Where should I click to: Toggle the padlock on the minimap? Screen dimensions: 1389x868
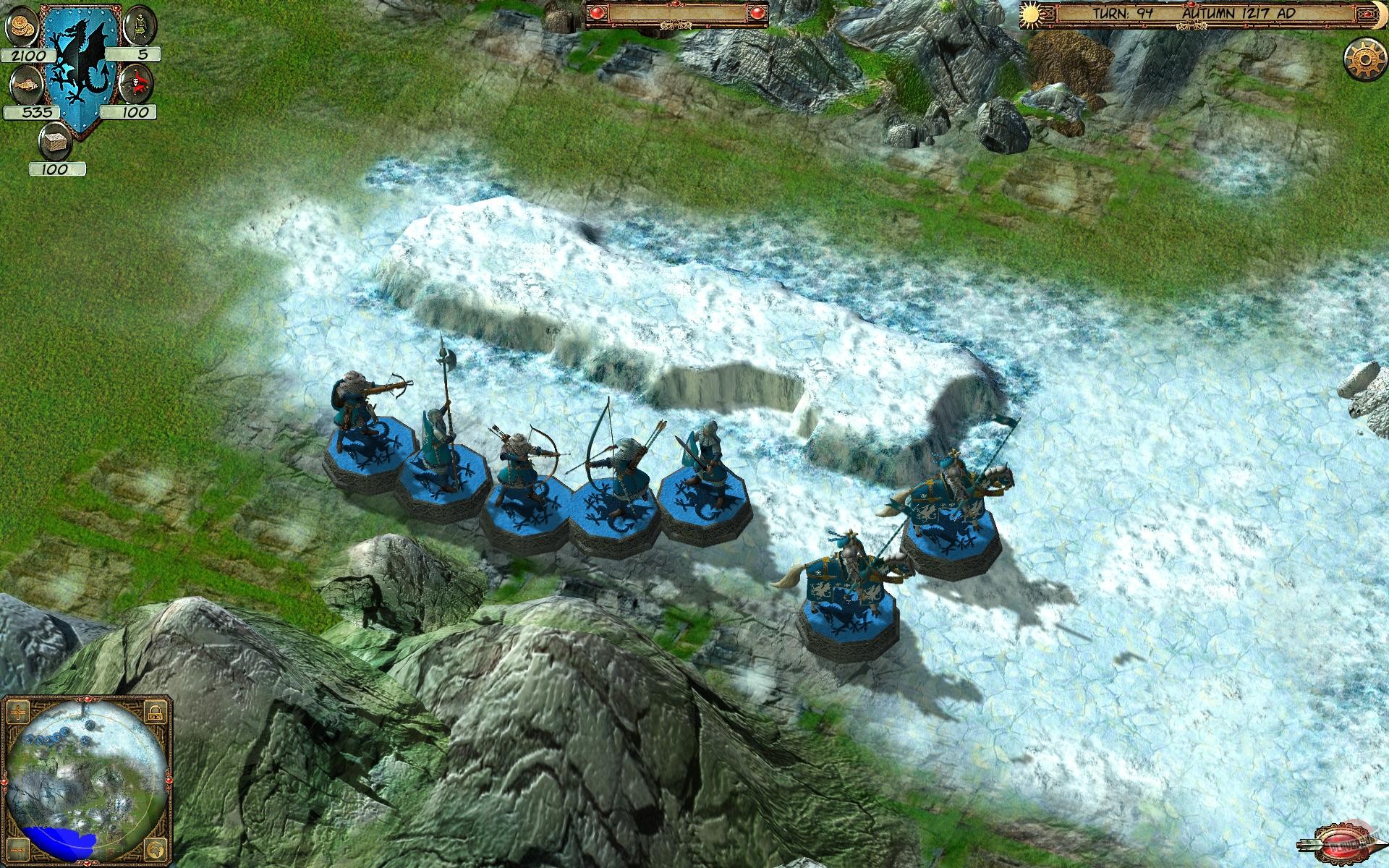click(155, 712)
